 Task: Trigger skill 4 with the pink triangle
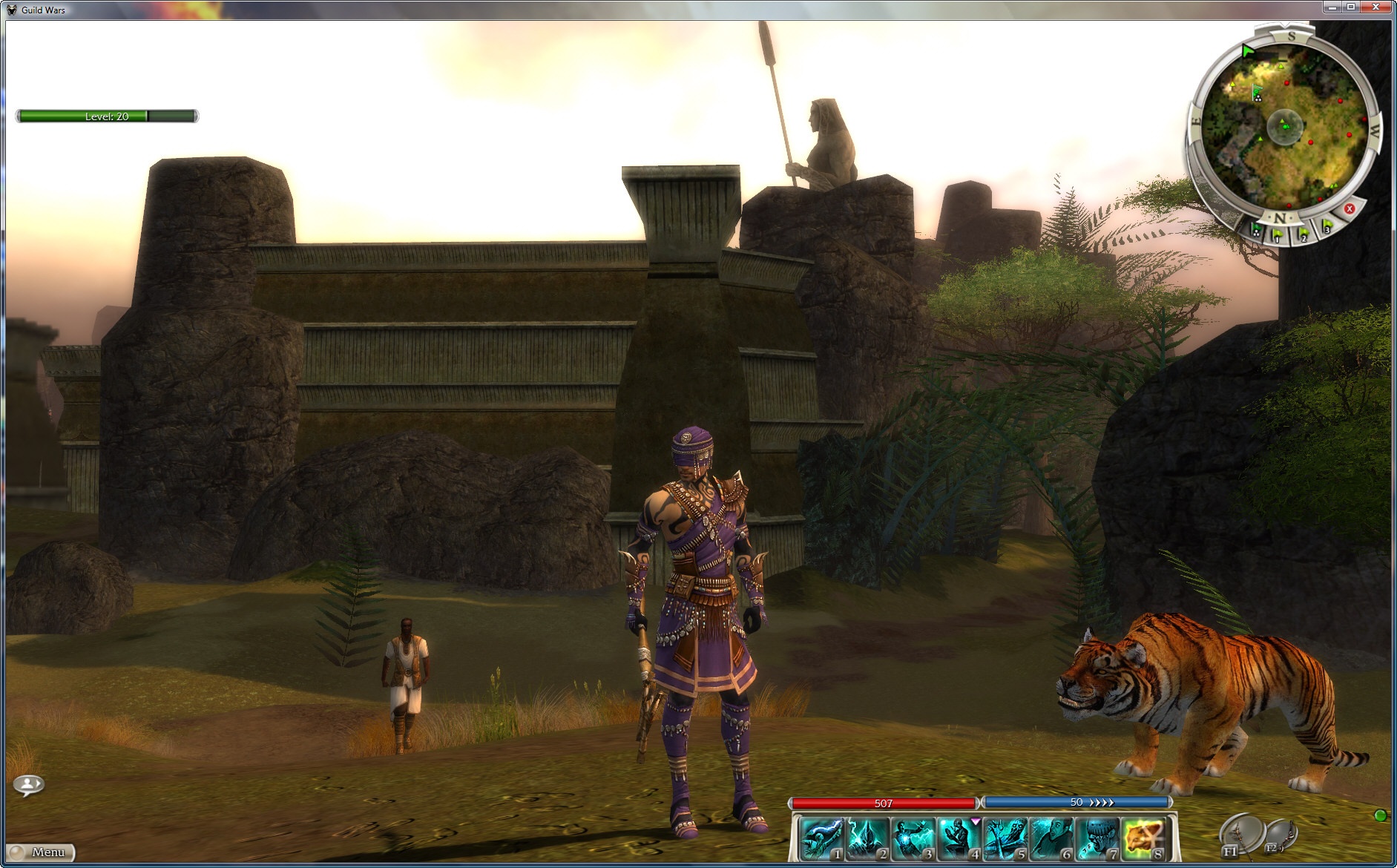click(959, 838)
